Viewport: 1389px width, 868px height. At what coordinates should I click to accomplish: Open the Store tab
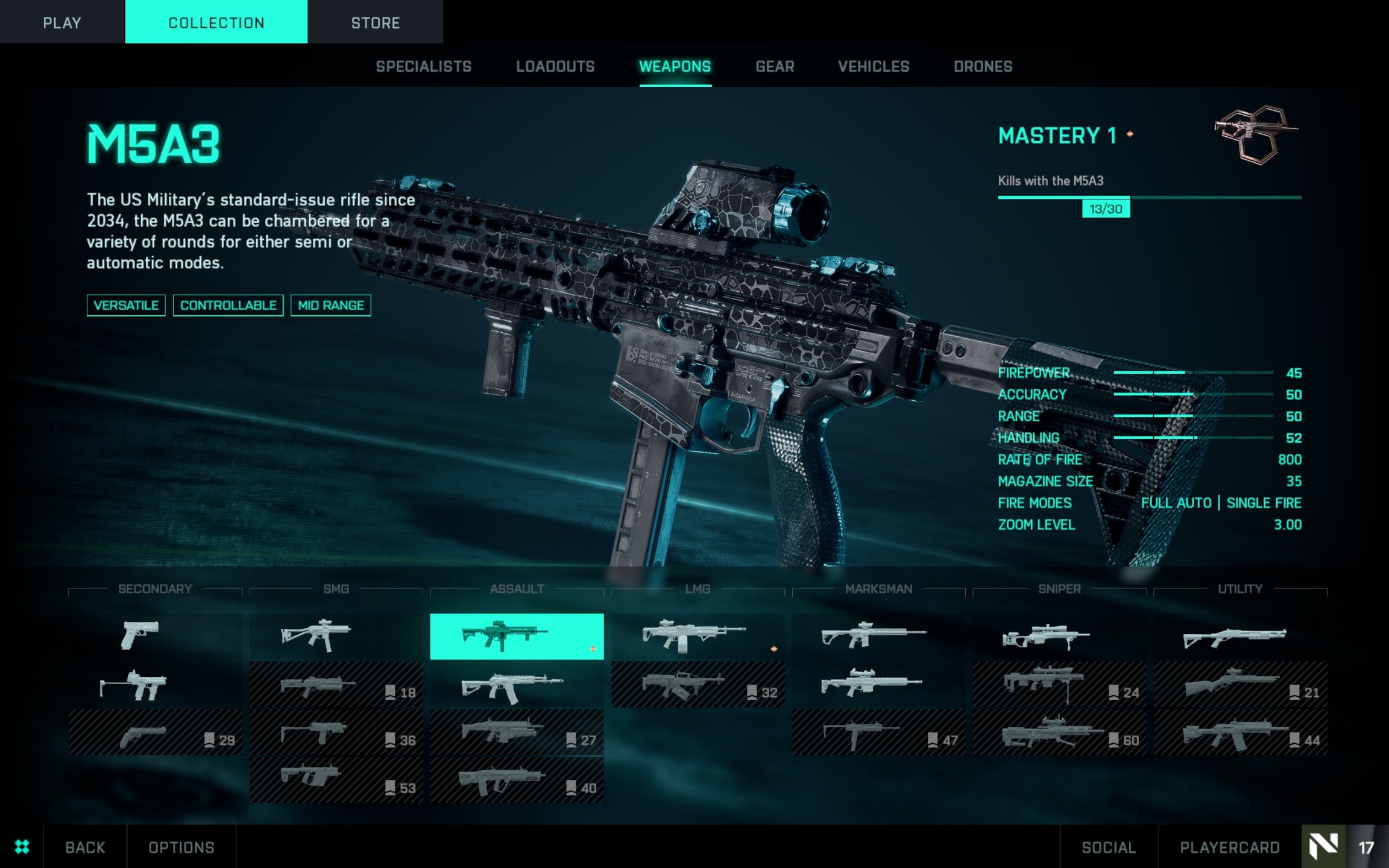point(375,22)
